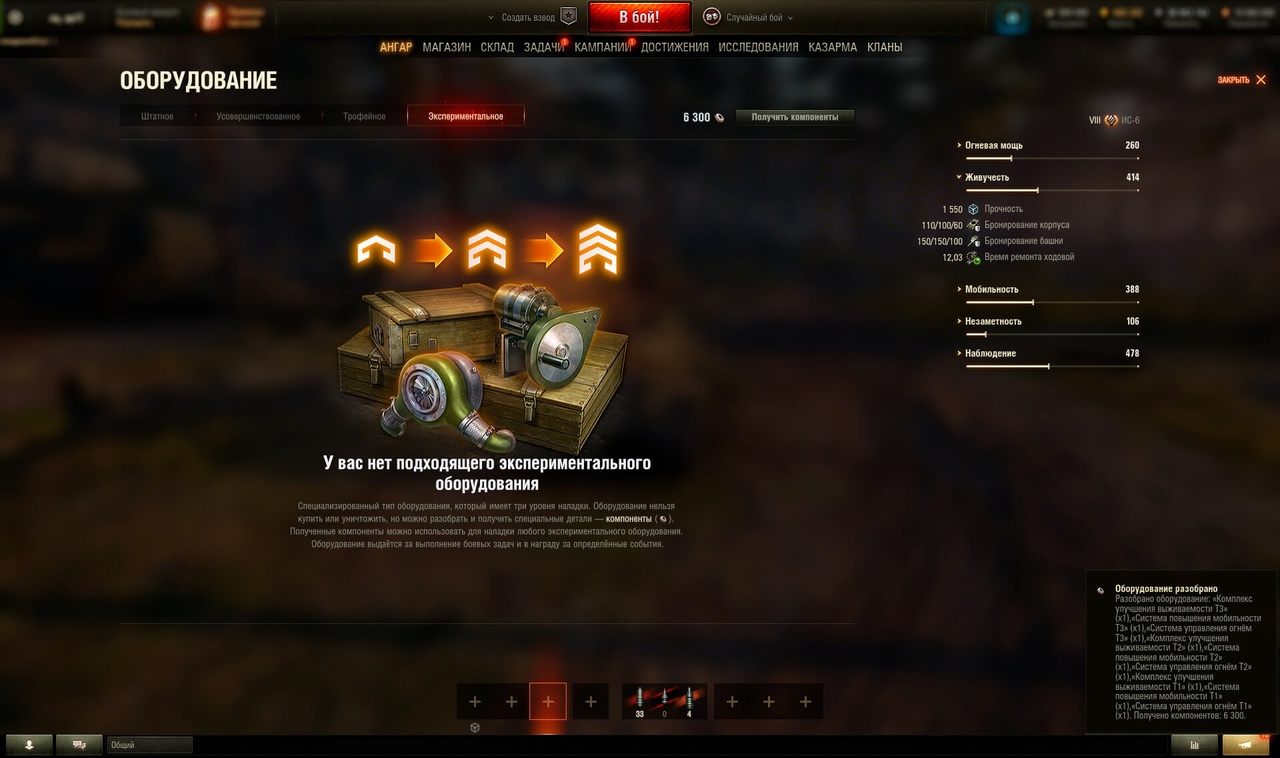1280x758 pixels.
Task: Click the Общий chat input field
Action: 150,744
